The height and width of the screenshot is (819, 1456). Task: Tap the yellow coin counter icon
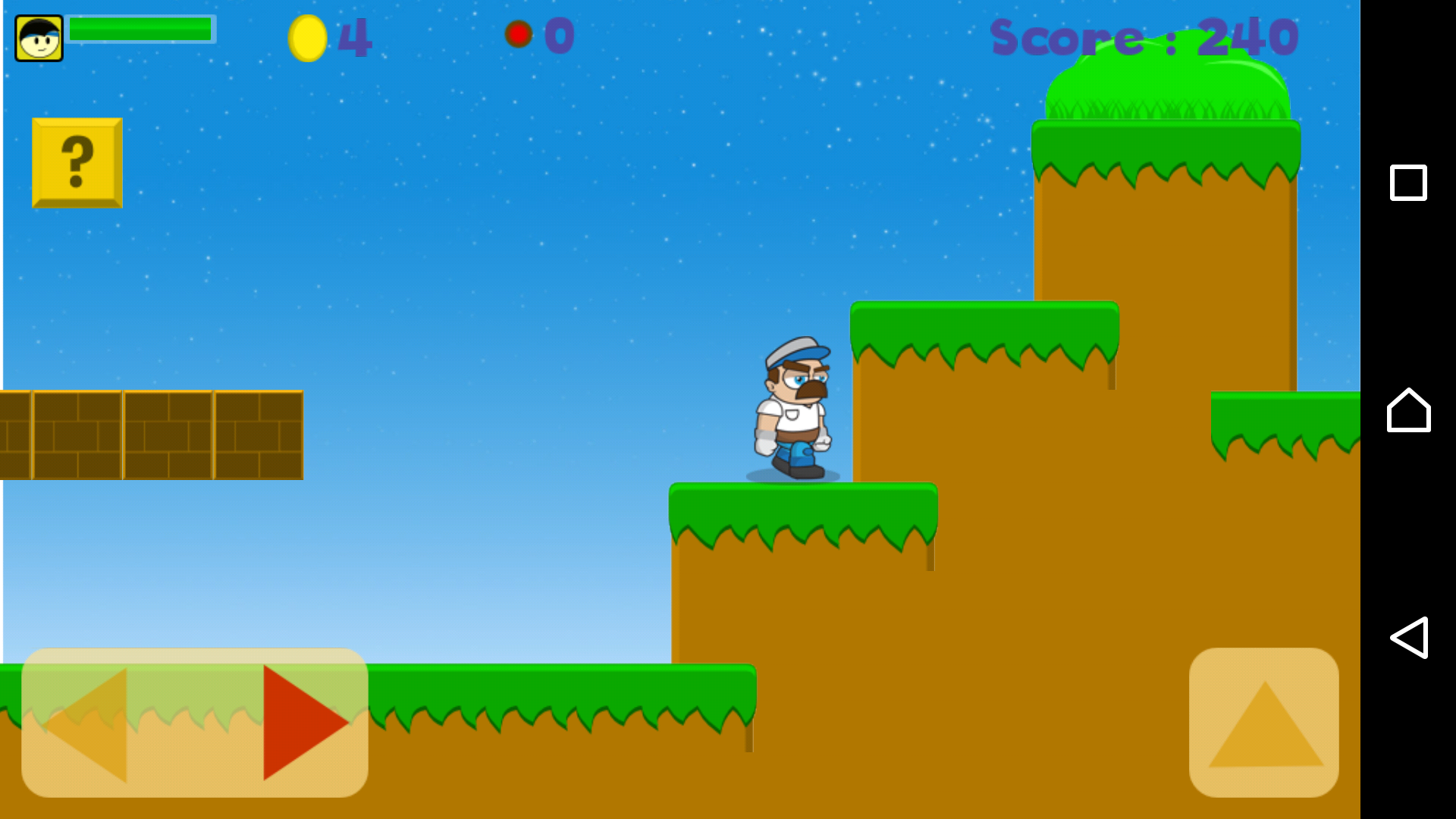pos(308,36)
